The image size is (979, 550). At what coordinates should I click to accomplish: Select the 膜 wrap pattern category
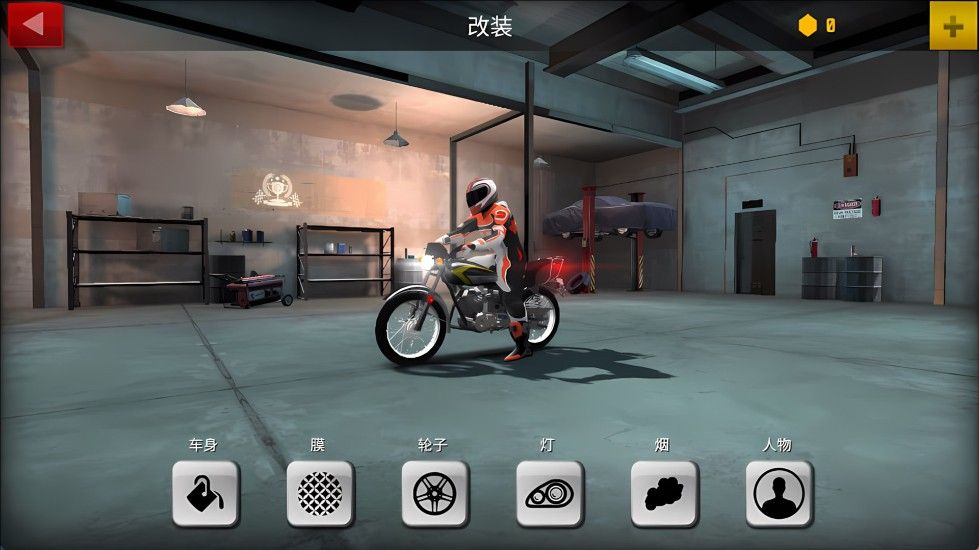point(320,493)
